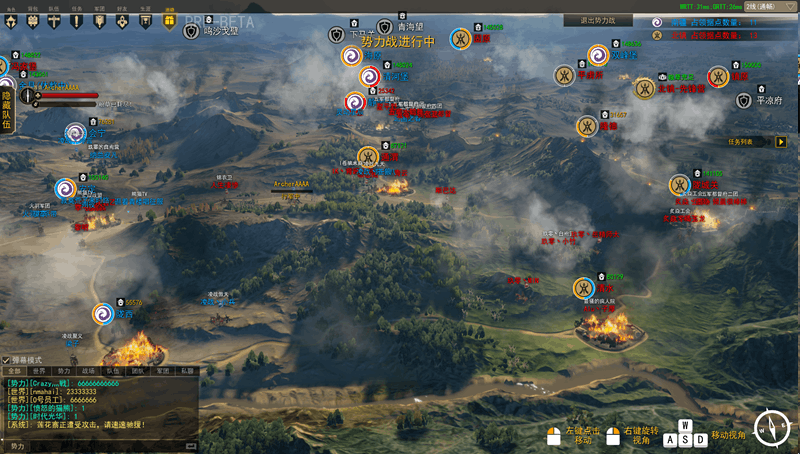The image size is (800, 454).
Task: Switch chat to the 世界 tab
Action: coord(38,370)
